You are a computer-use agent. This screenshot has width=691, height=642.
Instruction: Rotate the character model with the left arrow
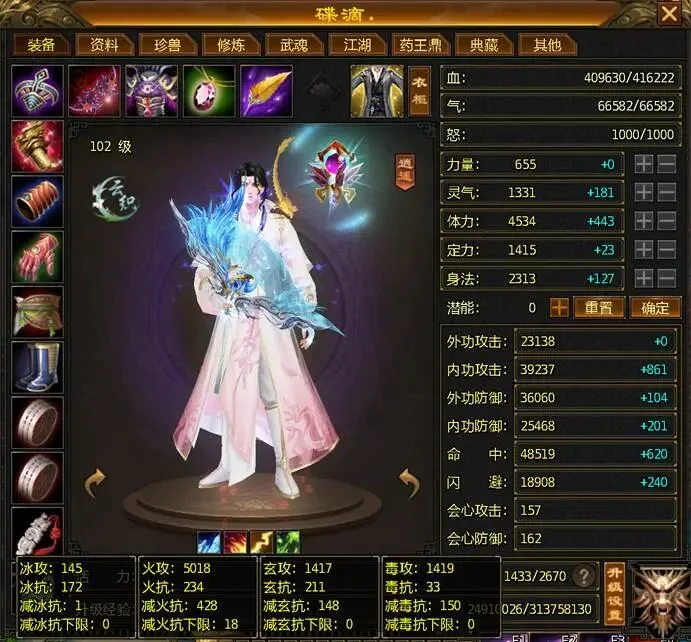[x=95, y=483]
